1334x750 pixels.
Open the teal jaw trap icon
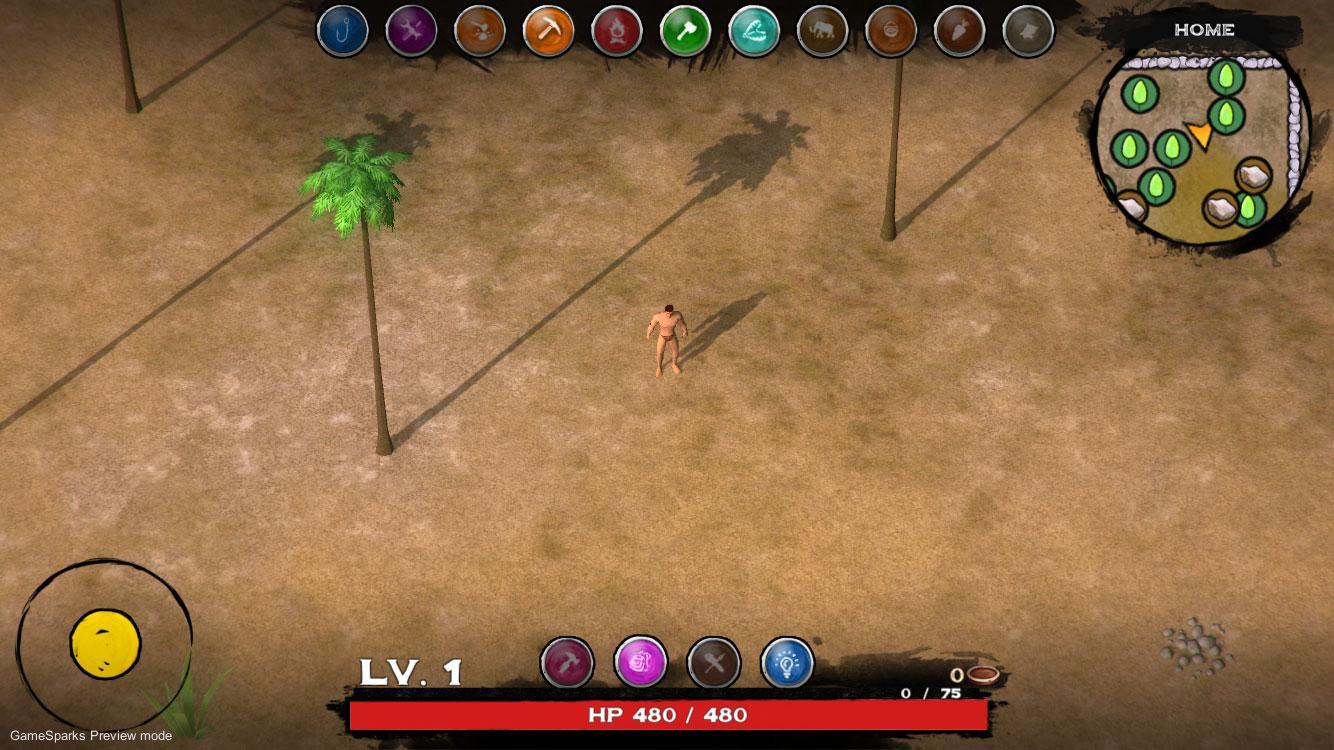(x=754, y=31)
